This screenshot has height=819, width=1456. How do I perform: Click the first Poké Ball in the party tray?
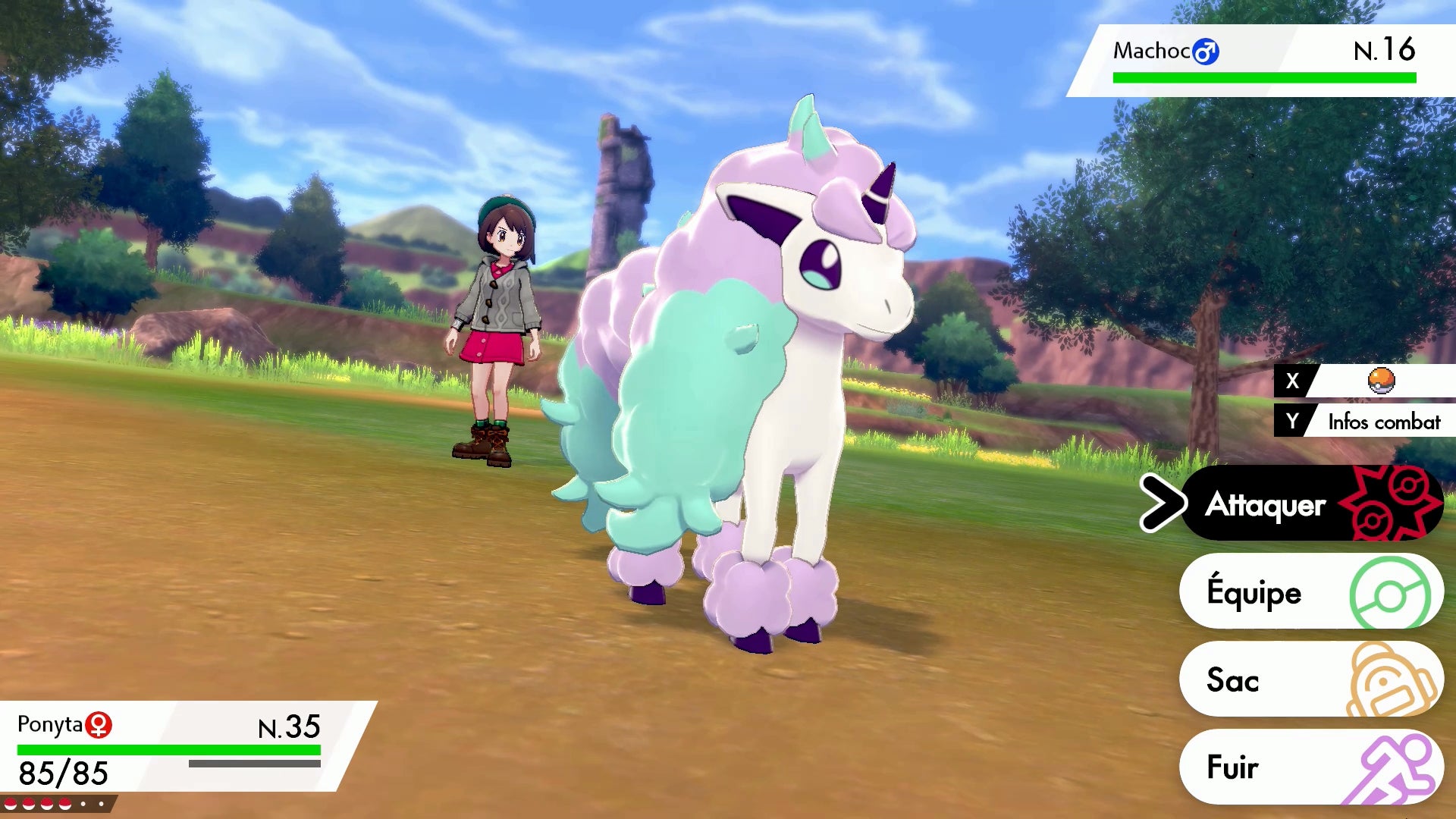click(x=11, y=804)
